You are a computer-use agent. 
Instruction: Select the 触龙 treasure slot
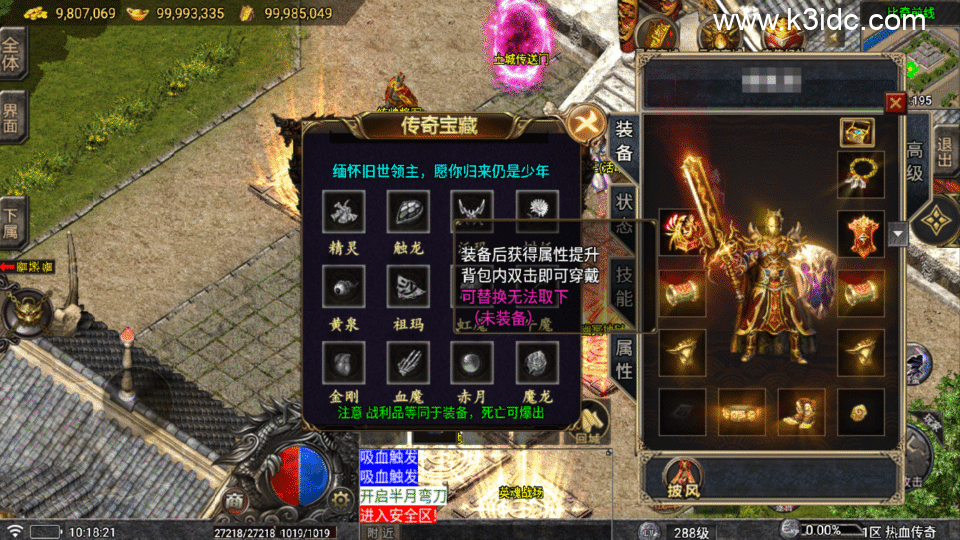coord(408,212)
